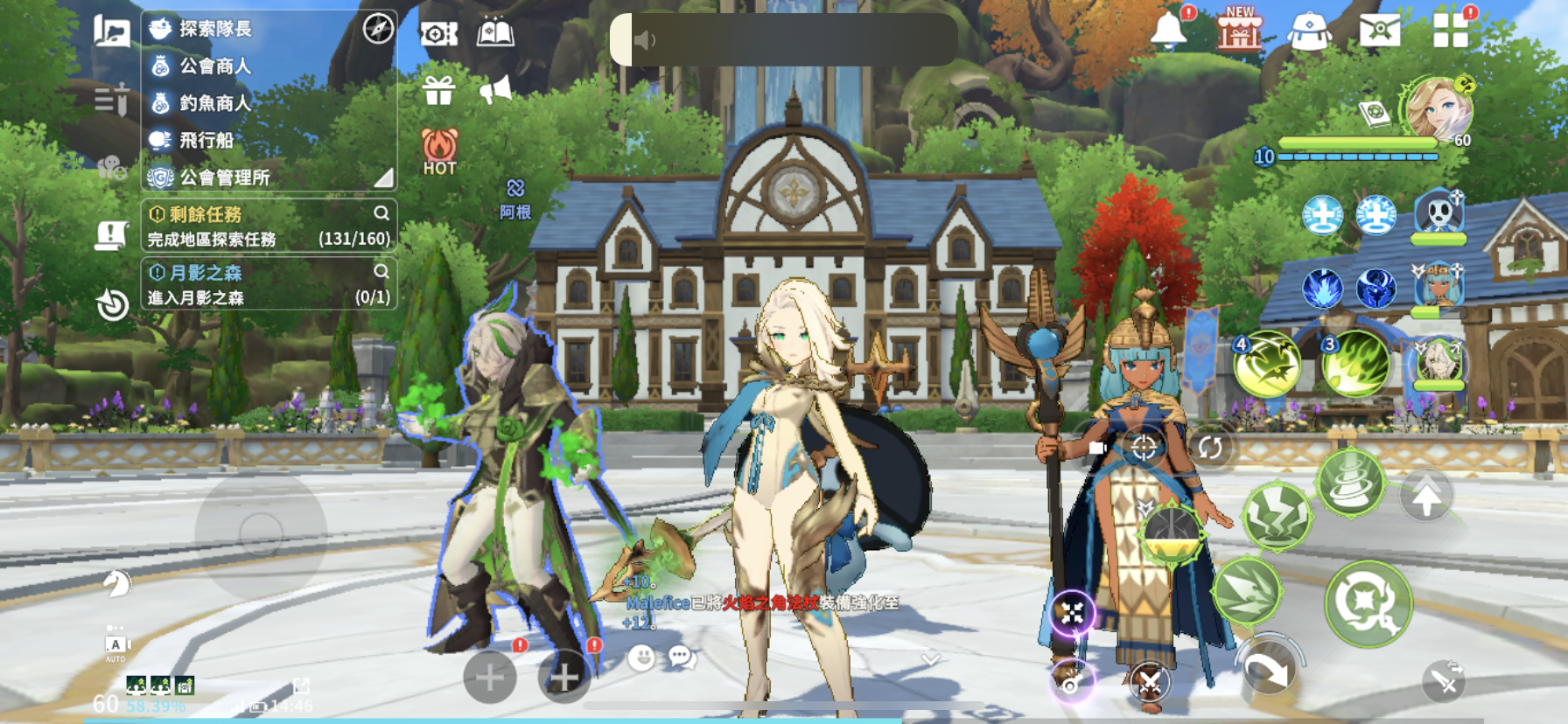
Task: Pick 飛行船 airship in the list
Action: click(206, 140)
